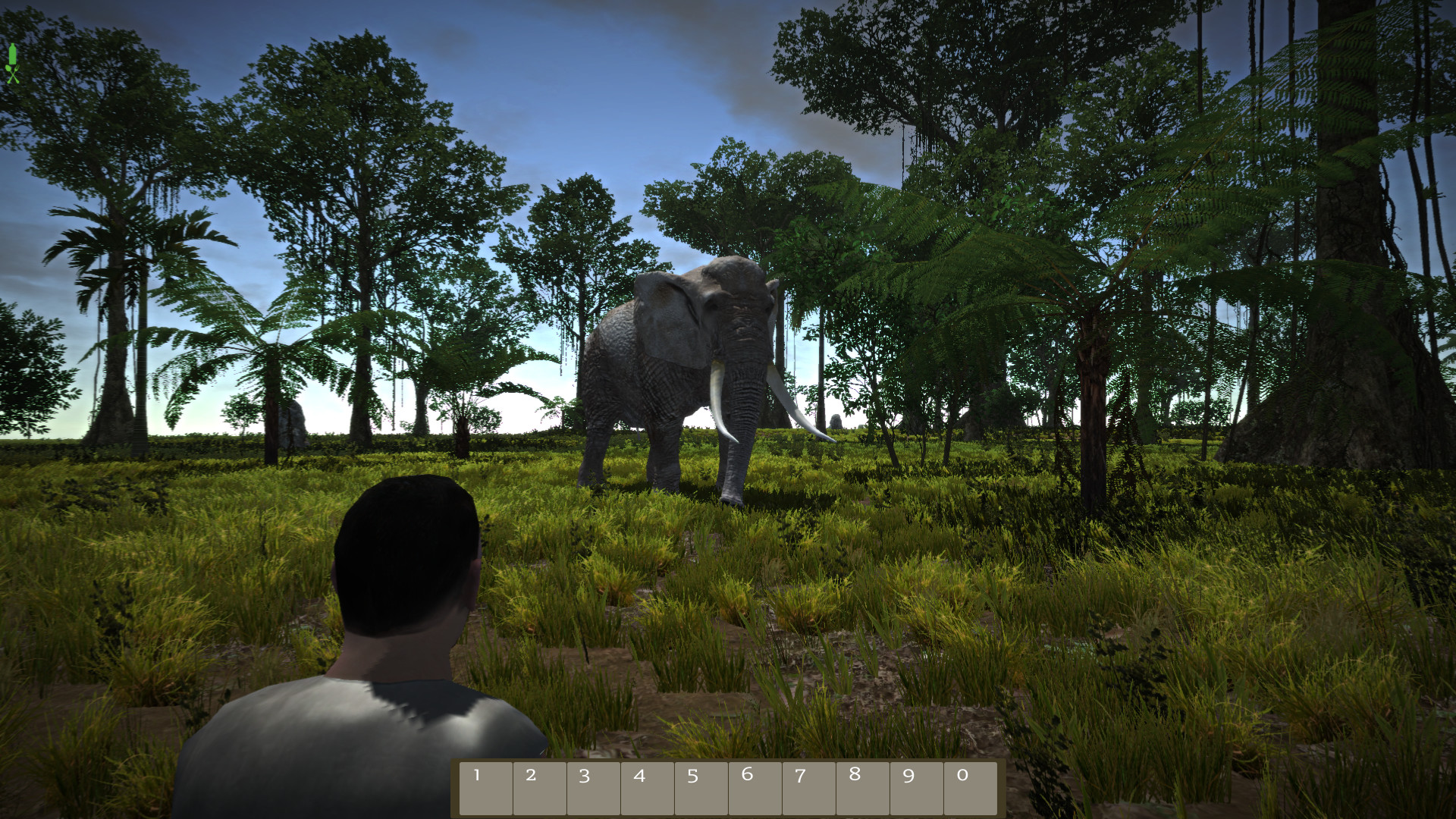Image resolution: width=1456 pixels, height=819 pixels.
Task: Select hotbar slot 1
Action: (x=485, y=787)
